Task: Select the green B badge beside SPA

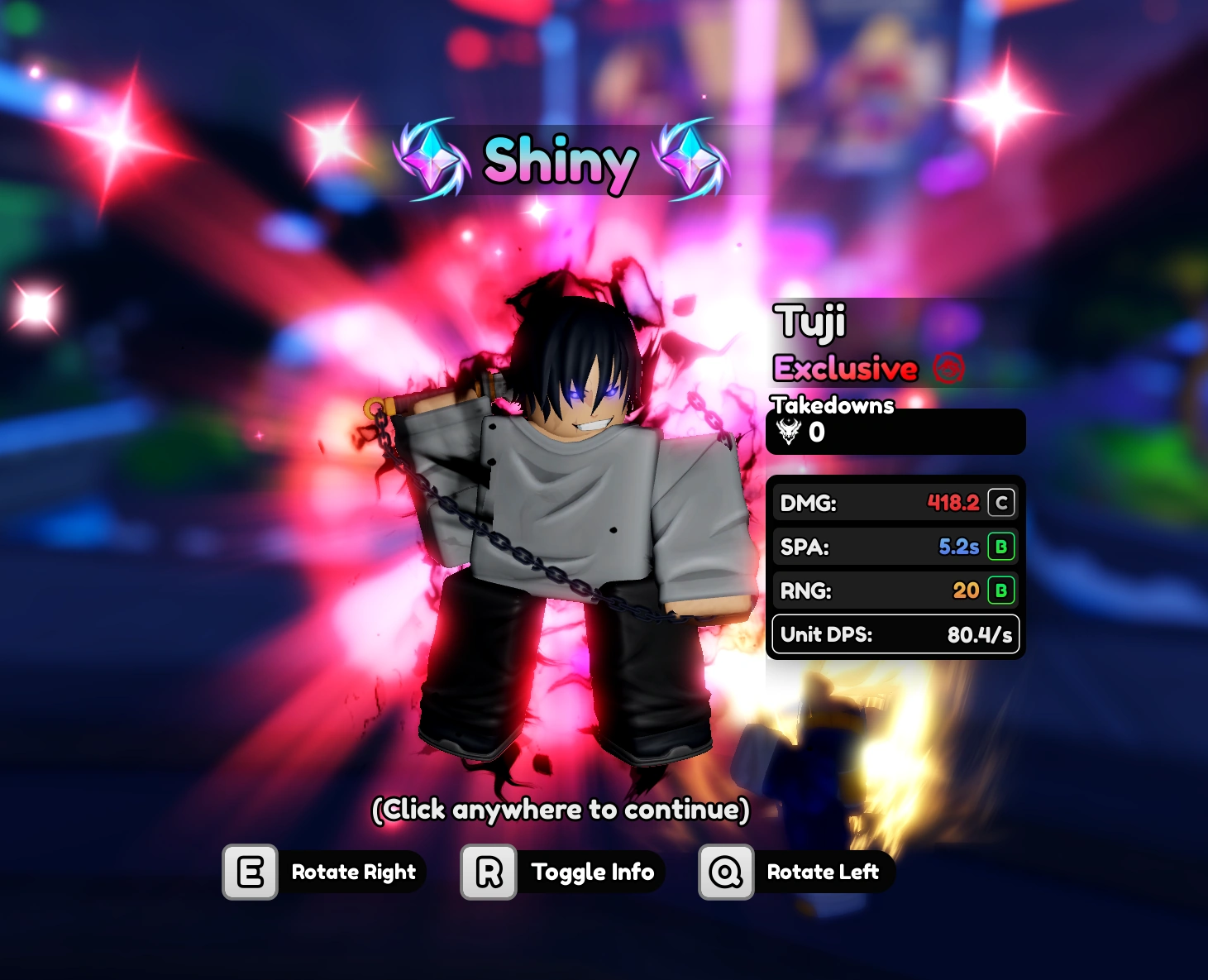Action: point(1001,547)
